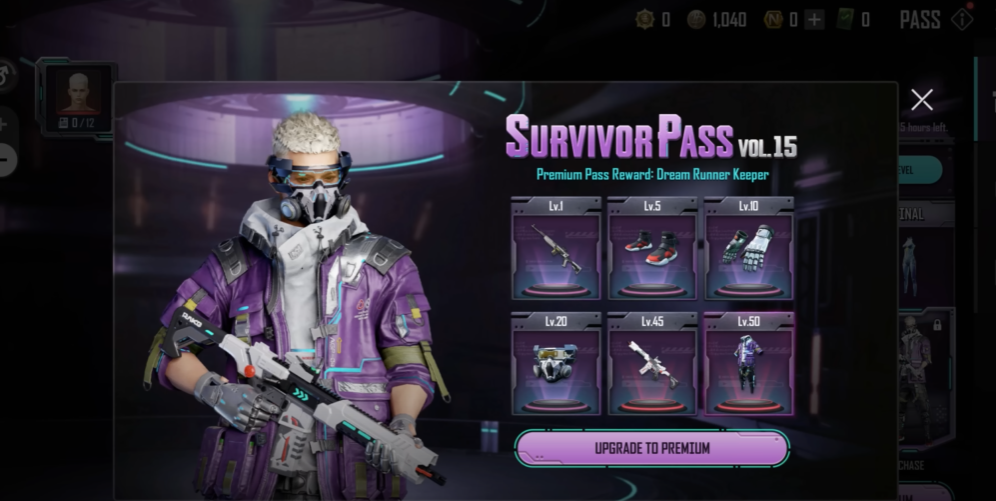This screenshot has width=996, height=501.
Task: Click the plus button to add currency
Action: (814, 19)
